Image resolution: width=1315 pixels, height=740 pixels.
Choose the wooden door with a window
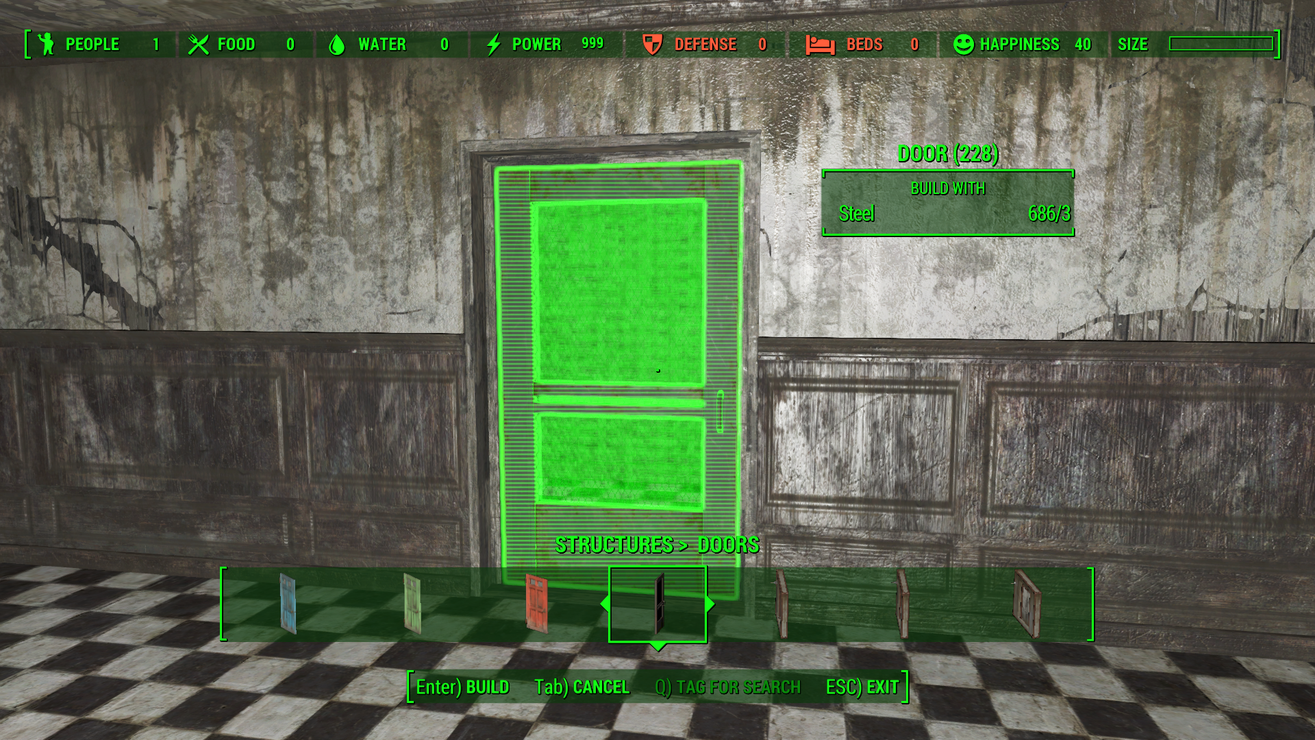pyautogui.click(x=1026, y=604)
